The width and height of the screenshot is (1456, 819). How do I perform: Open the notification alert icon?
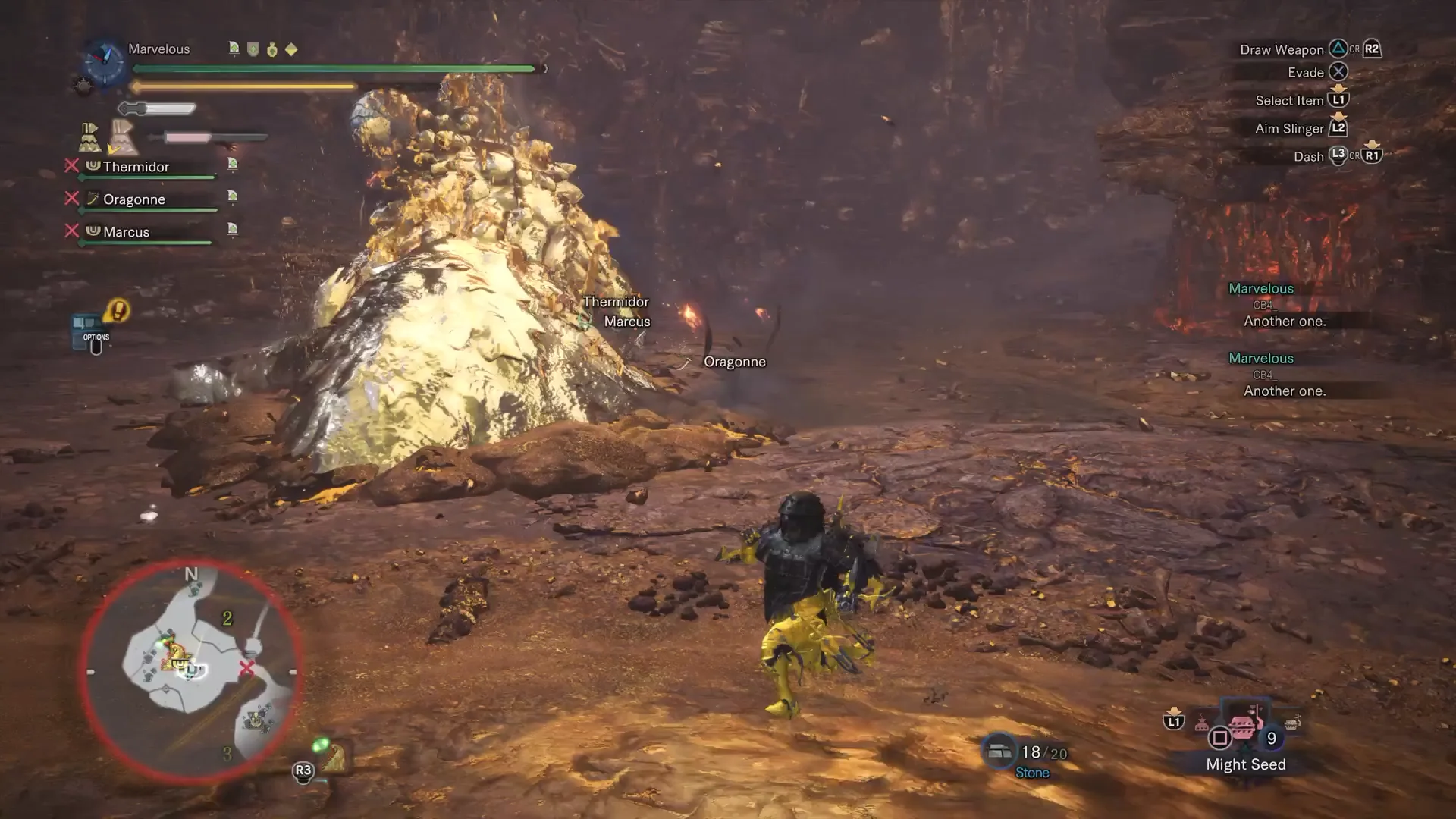(x=118, y=310)
